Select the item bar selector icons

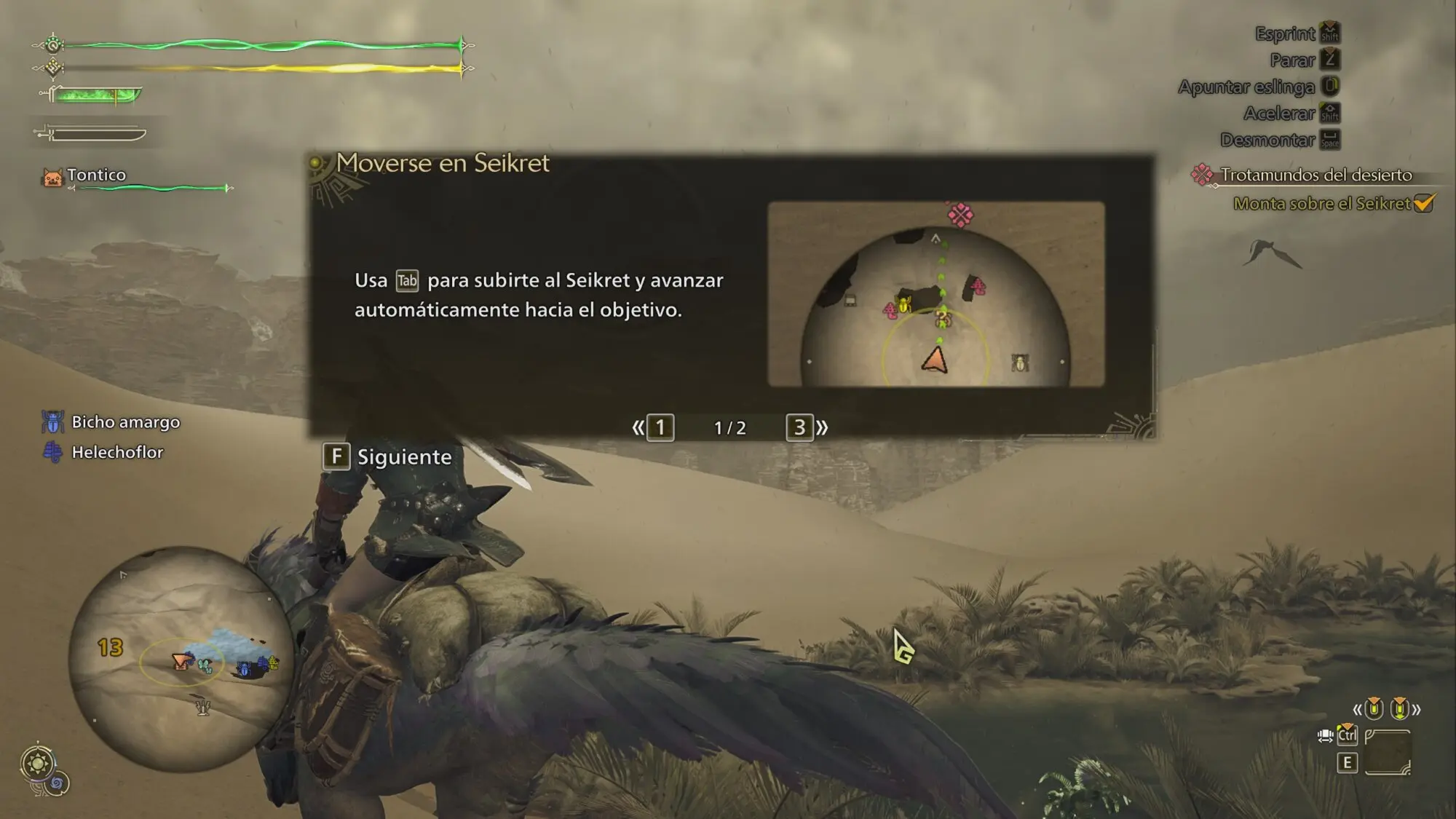1386,708
